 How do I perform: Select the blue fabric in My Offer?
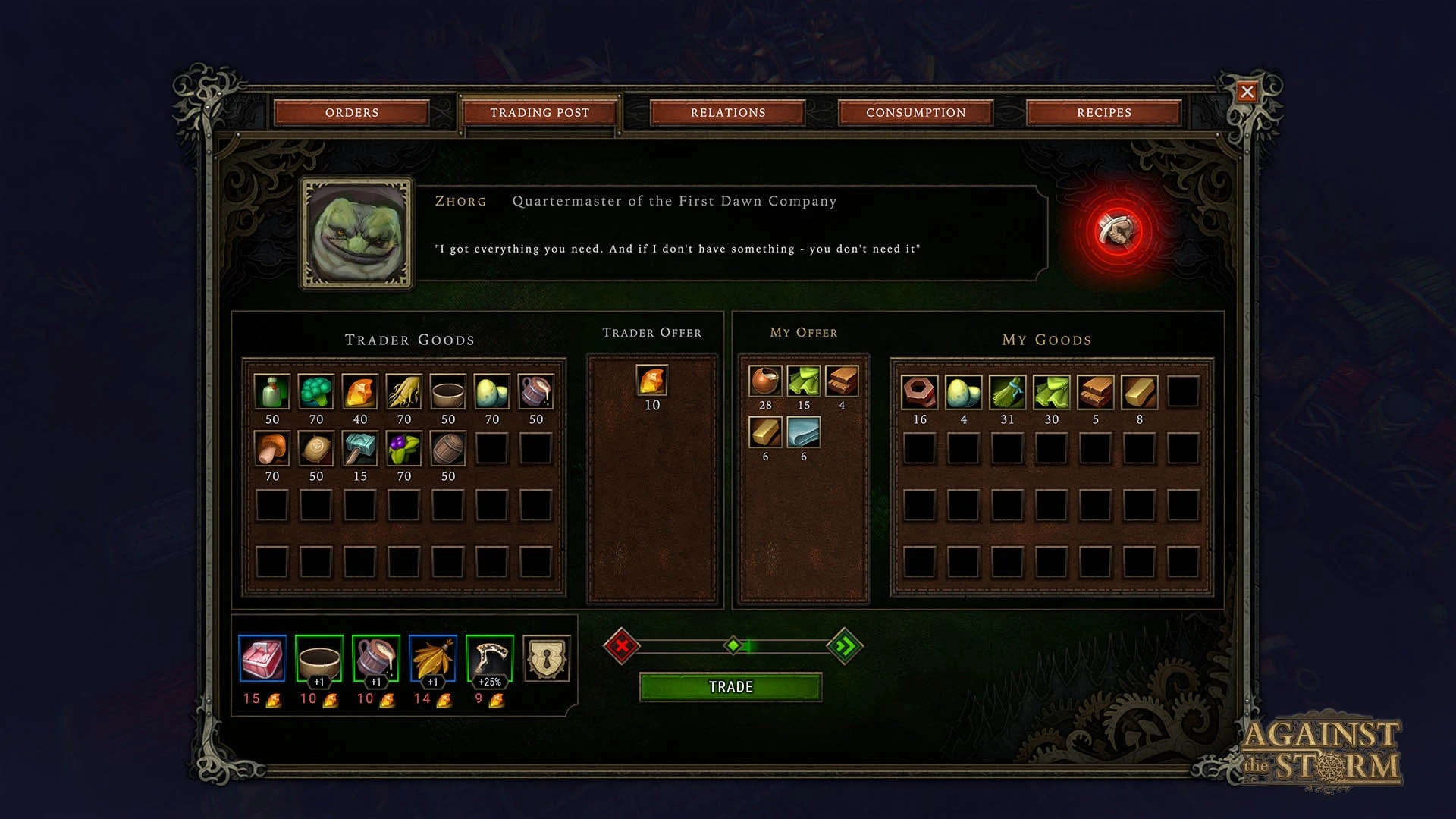click(x=804, y=432)
